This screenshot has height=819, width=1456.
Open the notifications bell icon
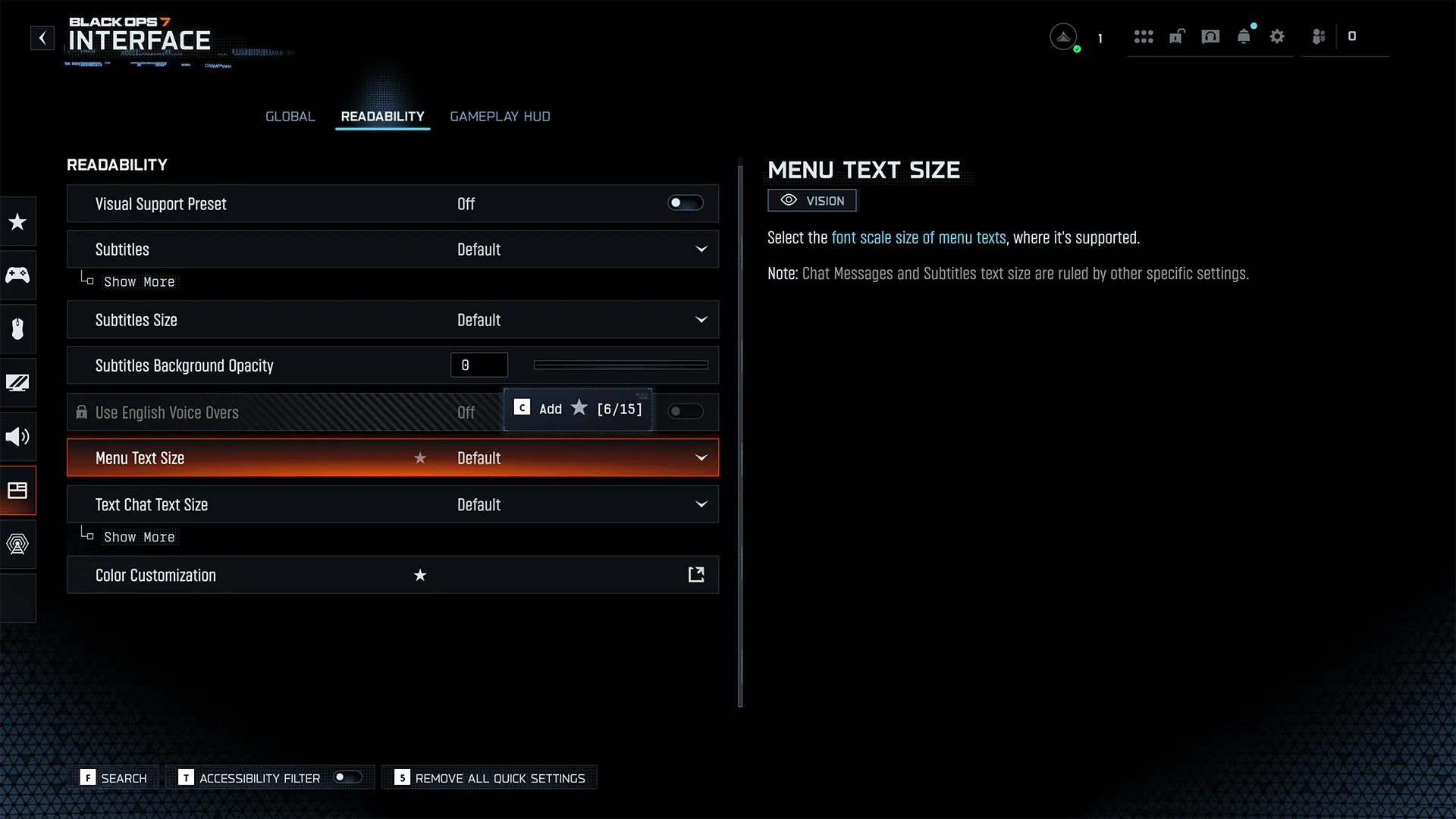pyautogui.click(x=1244, y=37)
